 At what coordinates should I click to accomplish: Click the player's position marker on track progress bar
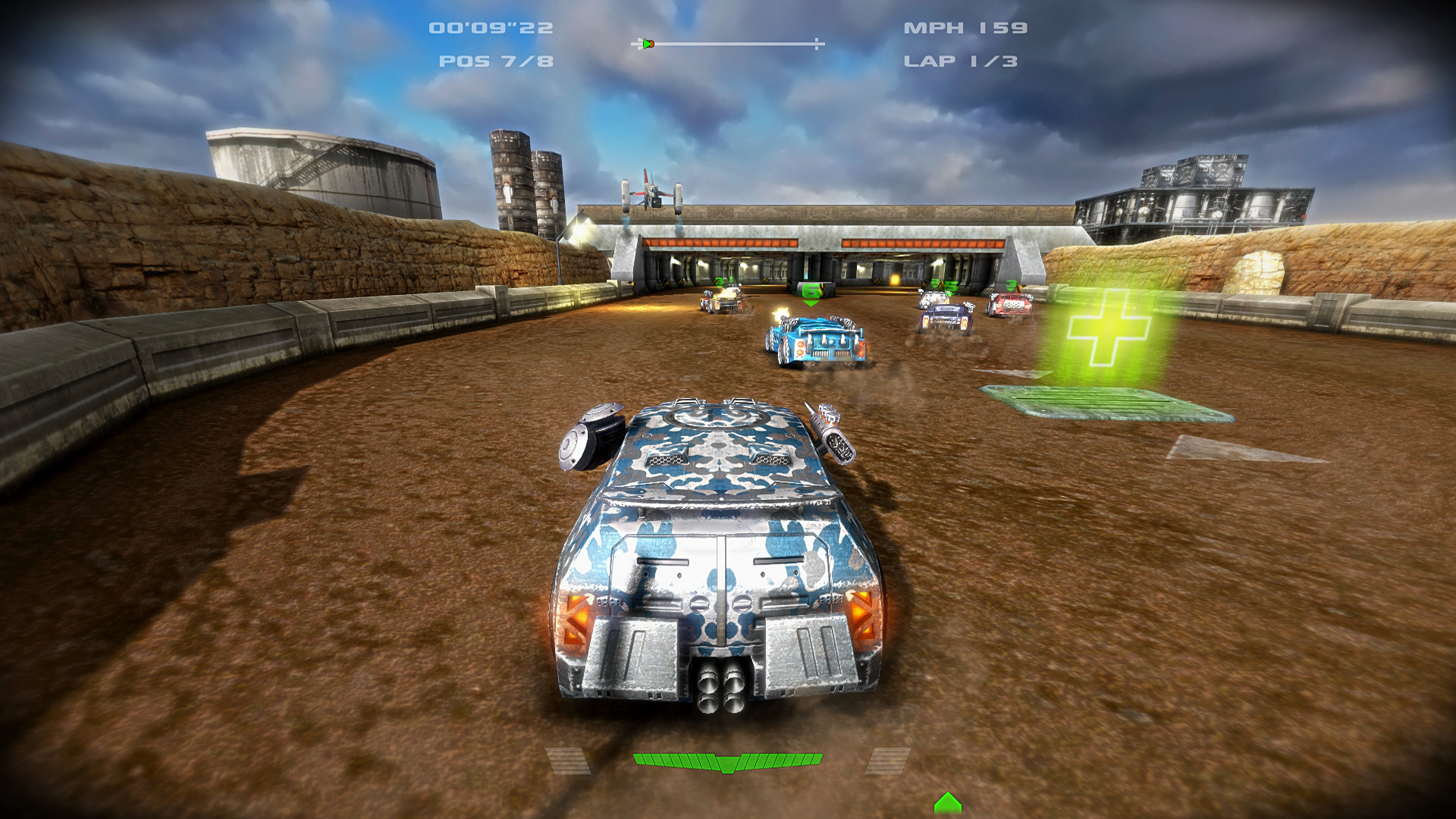tap(648, 43)
